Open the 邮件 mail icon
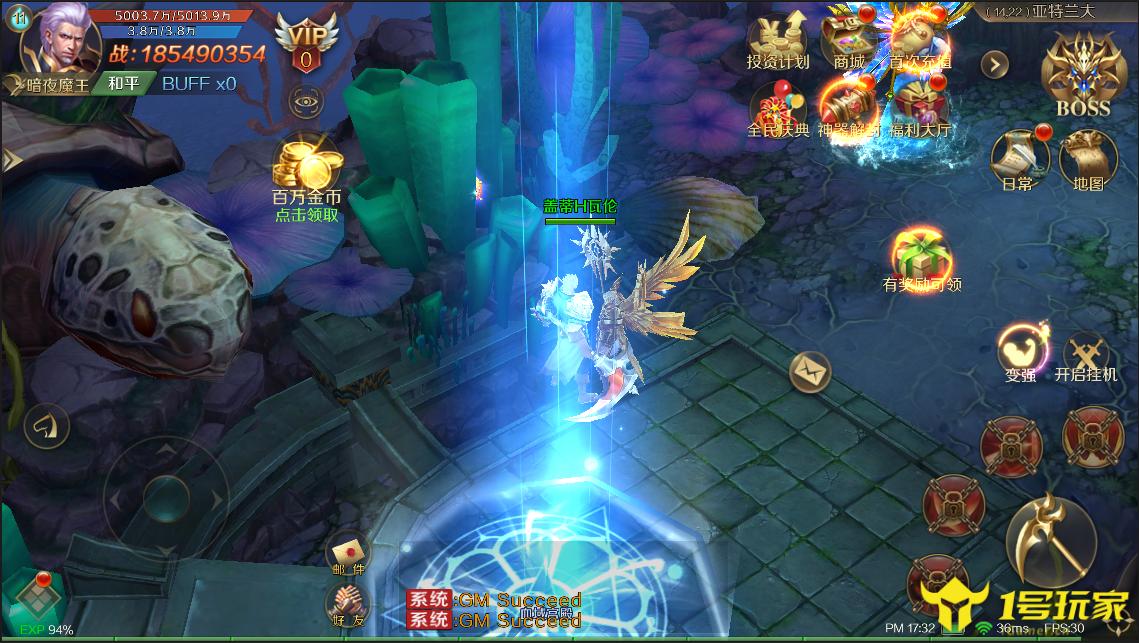This screenshot has width=1139, height=643. tap(348, 553)
